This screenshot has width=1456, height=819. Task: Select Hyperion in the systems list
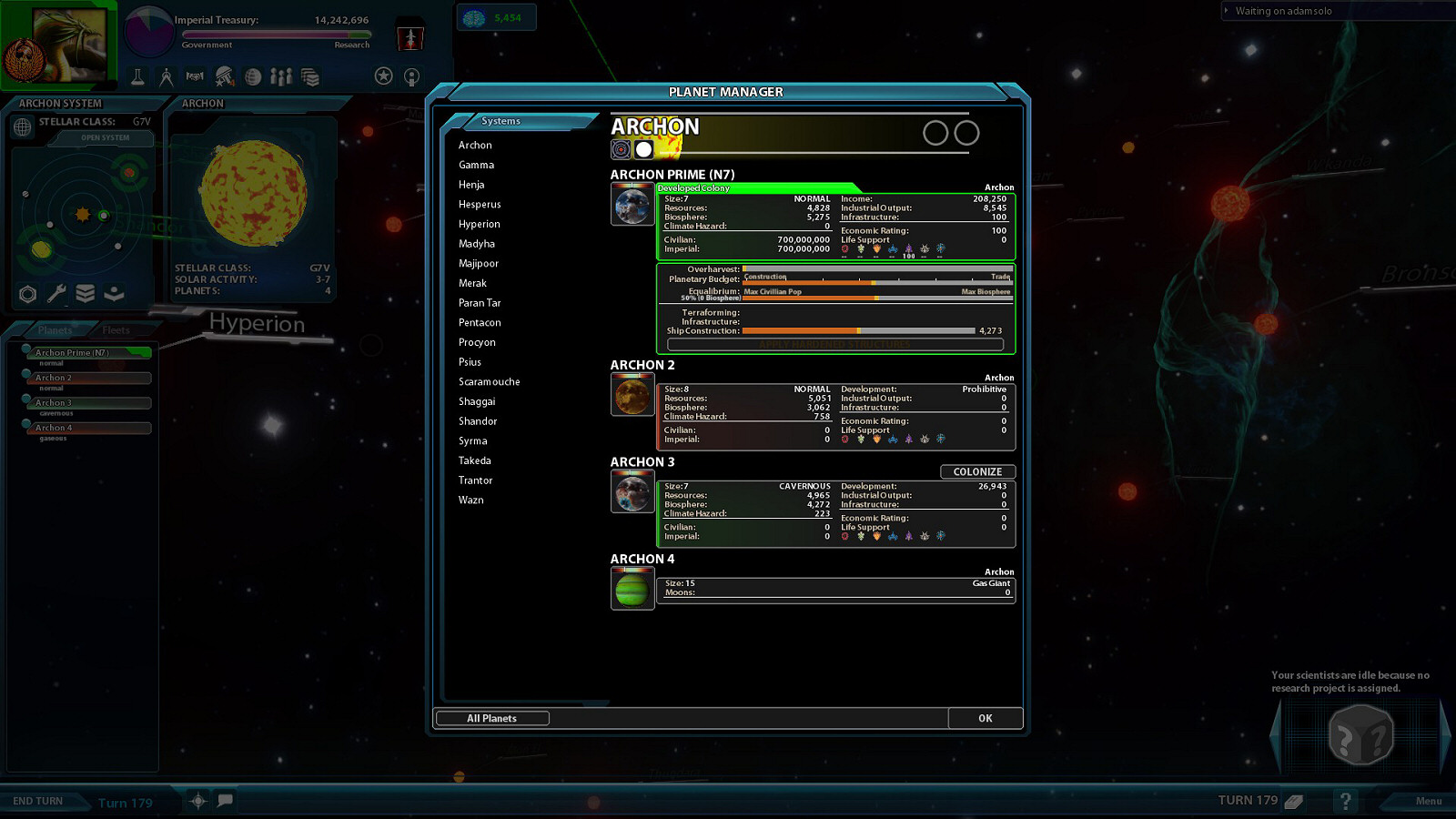pyautogui.click(x=479, y=224)
